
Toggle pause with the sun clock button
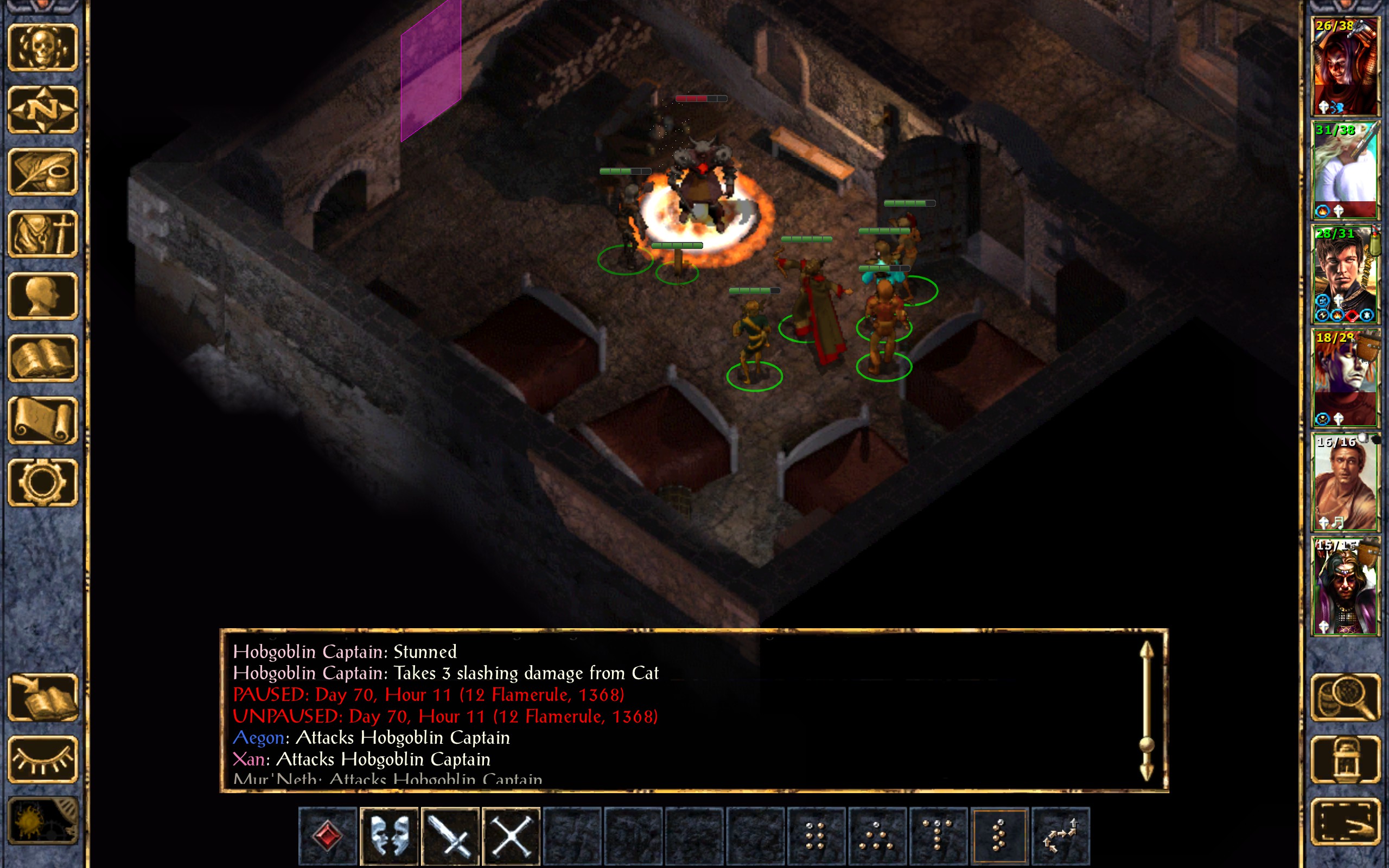[43, 821]
